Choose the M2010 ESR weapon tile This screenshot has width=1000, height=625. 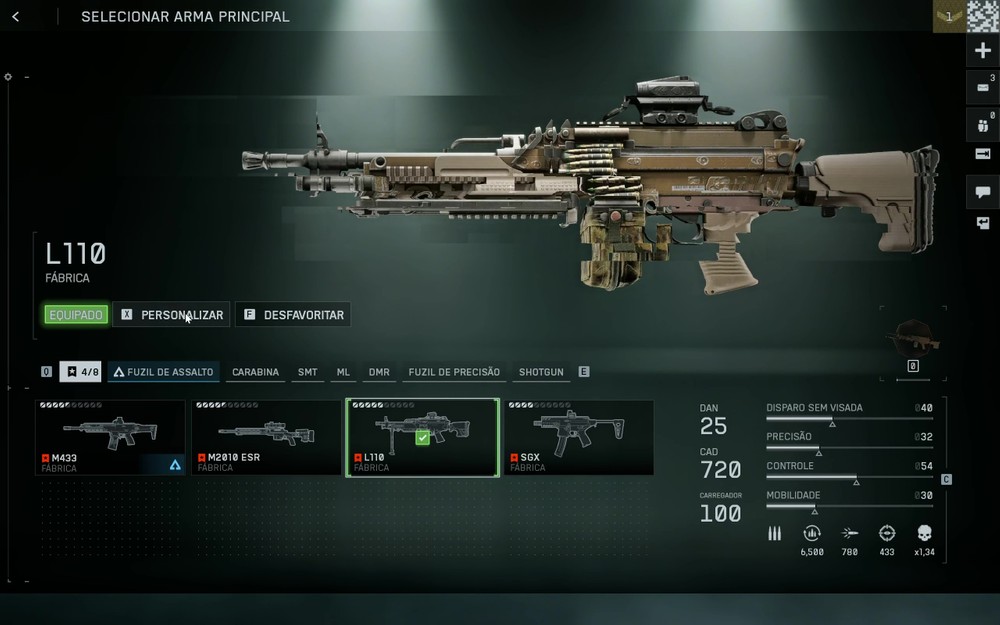pyautogui.click(x=266, y=437)
